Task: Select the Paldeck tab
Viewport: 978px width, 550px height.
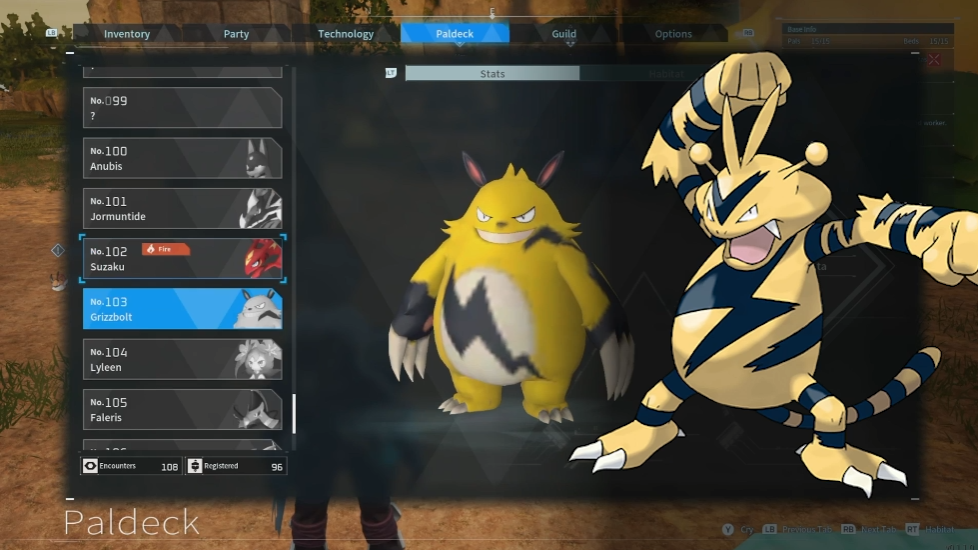Action: tap(455, 34)
